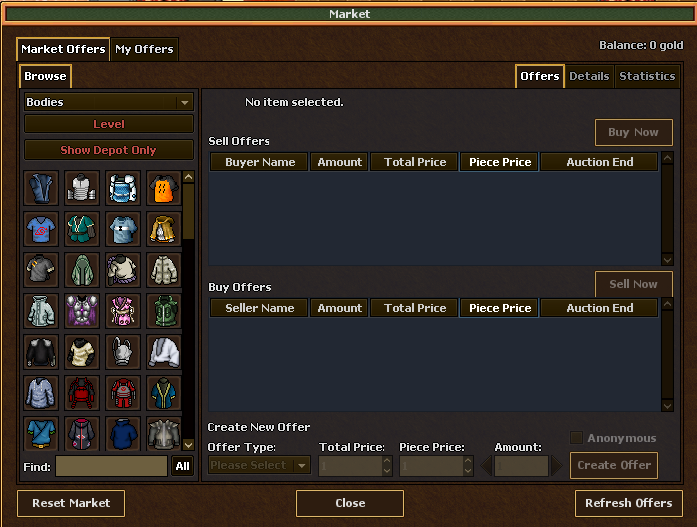Open the Statistics tab
The image size is (697, 527).
pos(647,76)
